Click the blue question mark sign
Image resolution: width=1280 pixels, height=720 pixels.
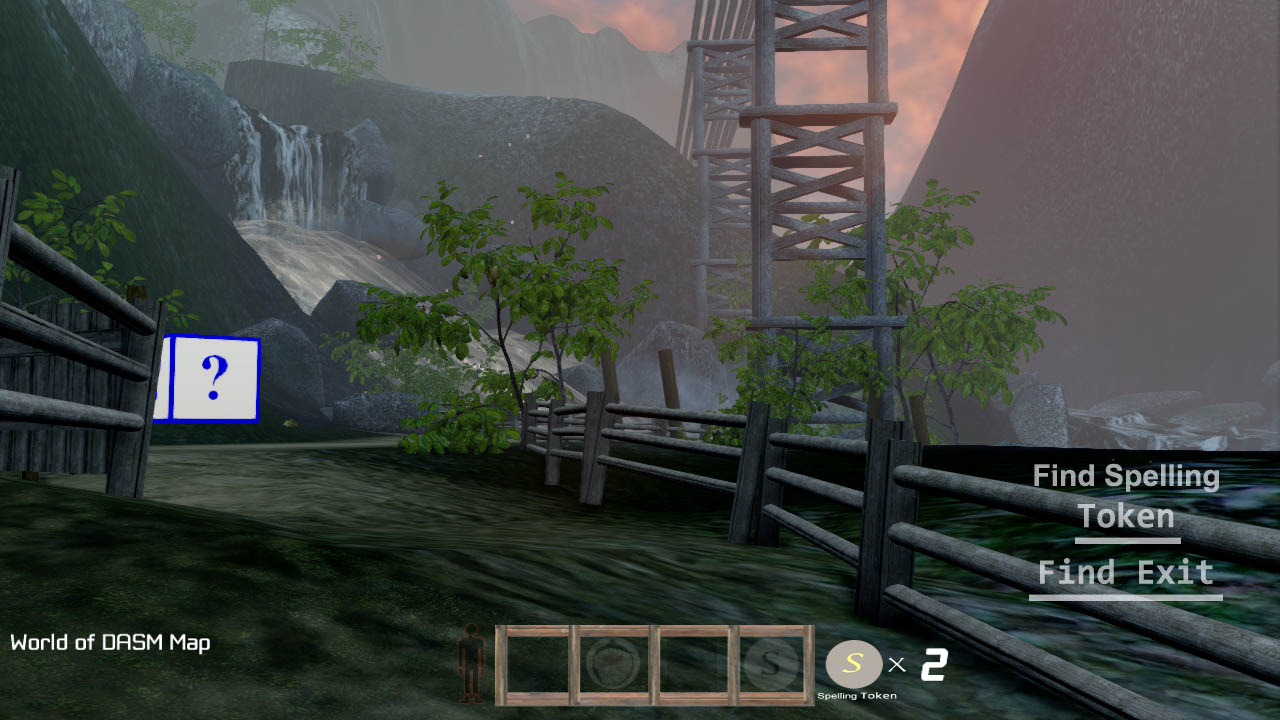[213, 378]
